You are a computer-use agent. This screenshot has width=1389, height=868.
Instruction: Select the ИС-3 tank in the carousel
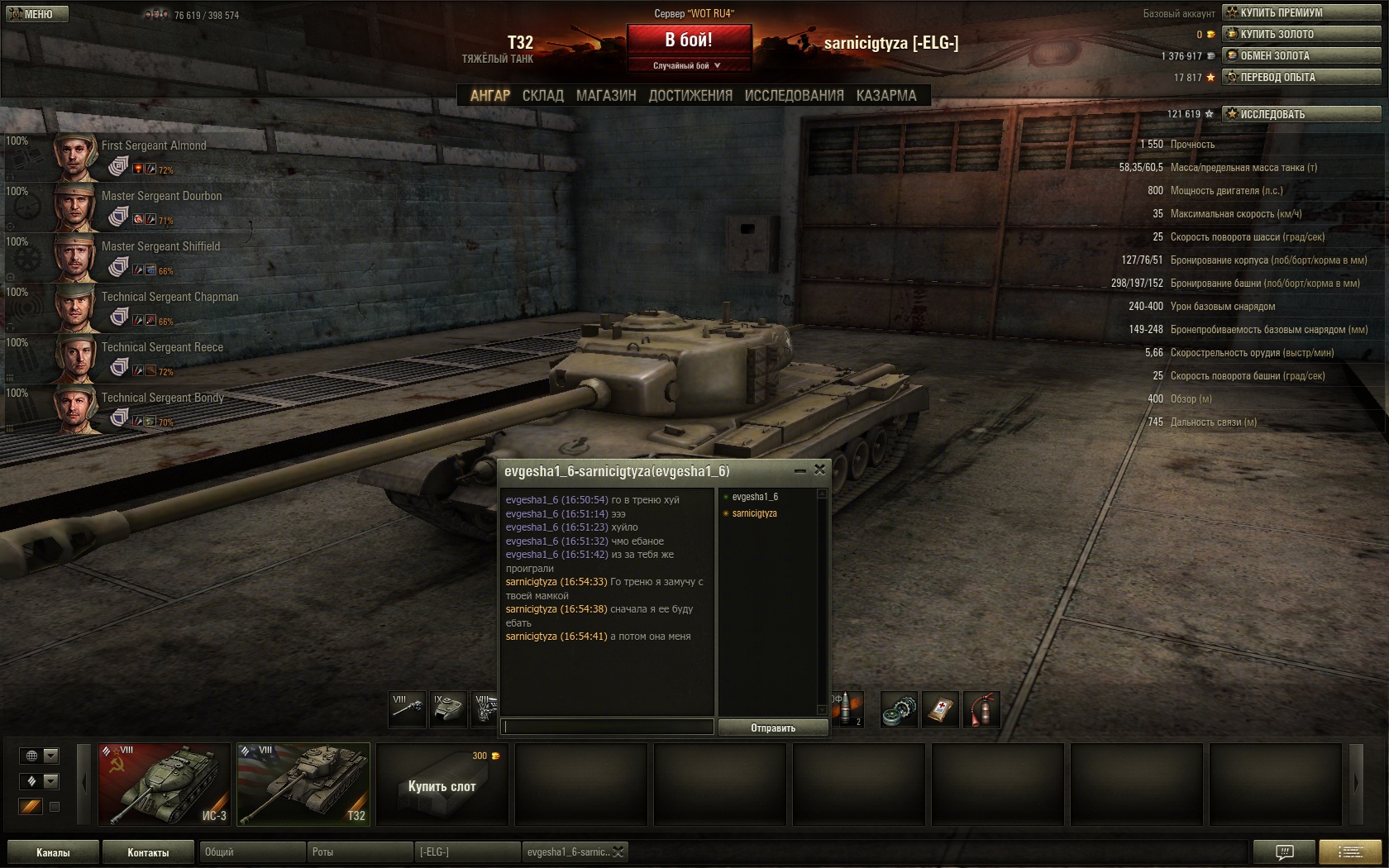click(x=165, y=784)
